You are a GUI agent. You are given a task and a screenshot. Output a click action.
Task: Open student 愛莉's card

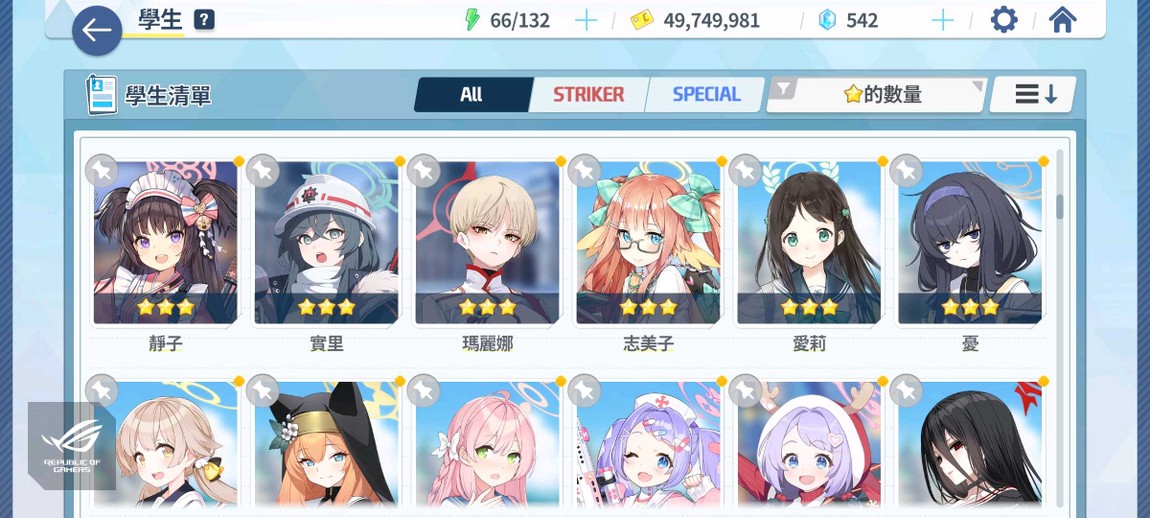pyautogui.click(x=809, y=242)
